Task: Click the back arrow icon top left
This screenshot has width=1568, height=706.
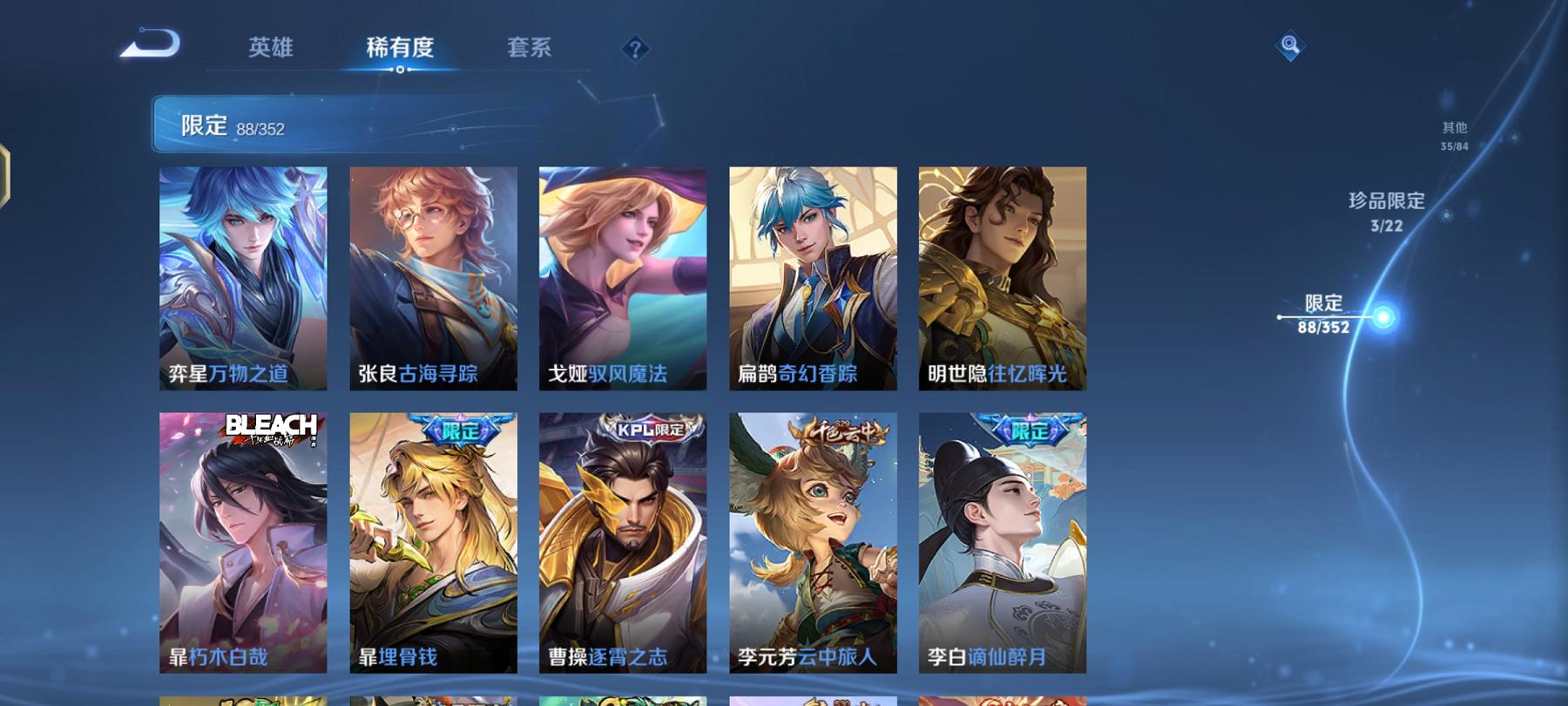Action: [x=152, y=42]
